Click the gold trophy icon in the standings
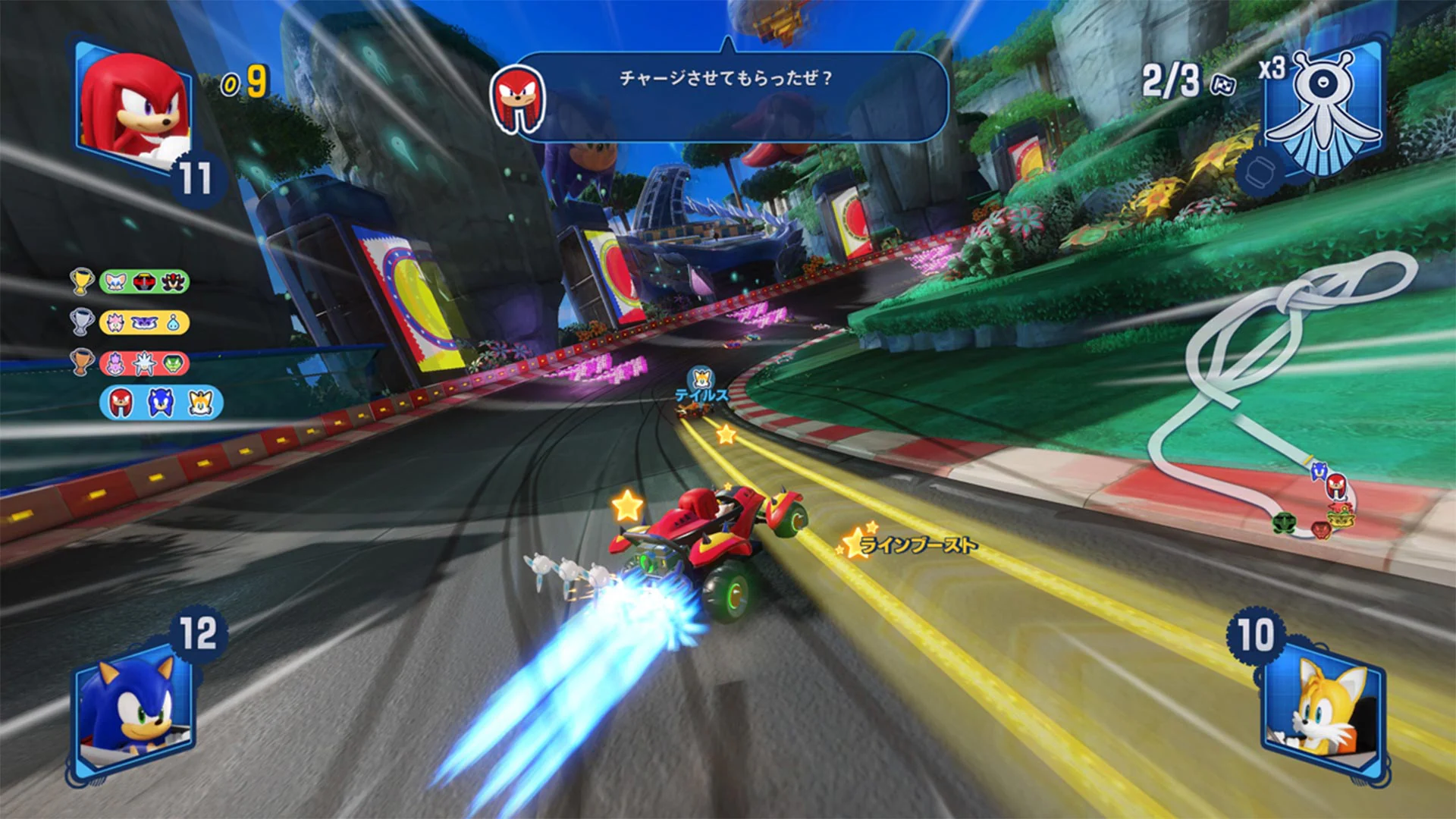 coord(81,281)
